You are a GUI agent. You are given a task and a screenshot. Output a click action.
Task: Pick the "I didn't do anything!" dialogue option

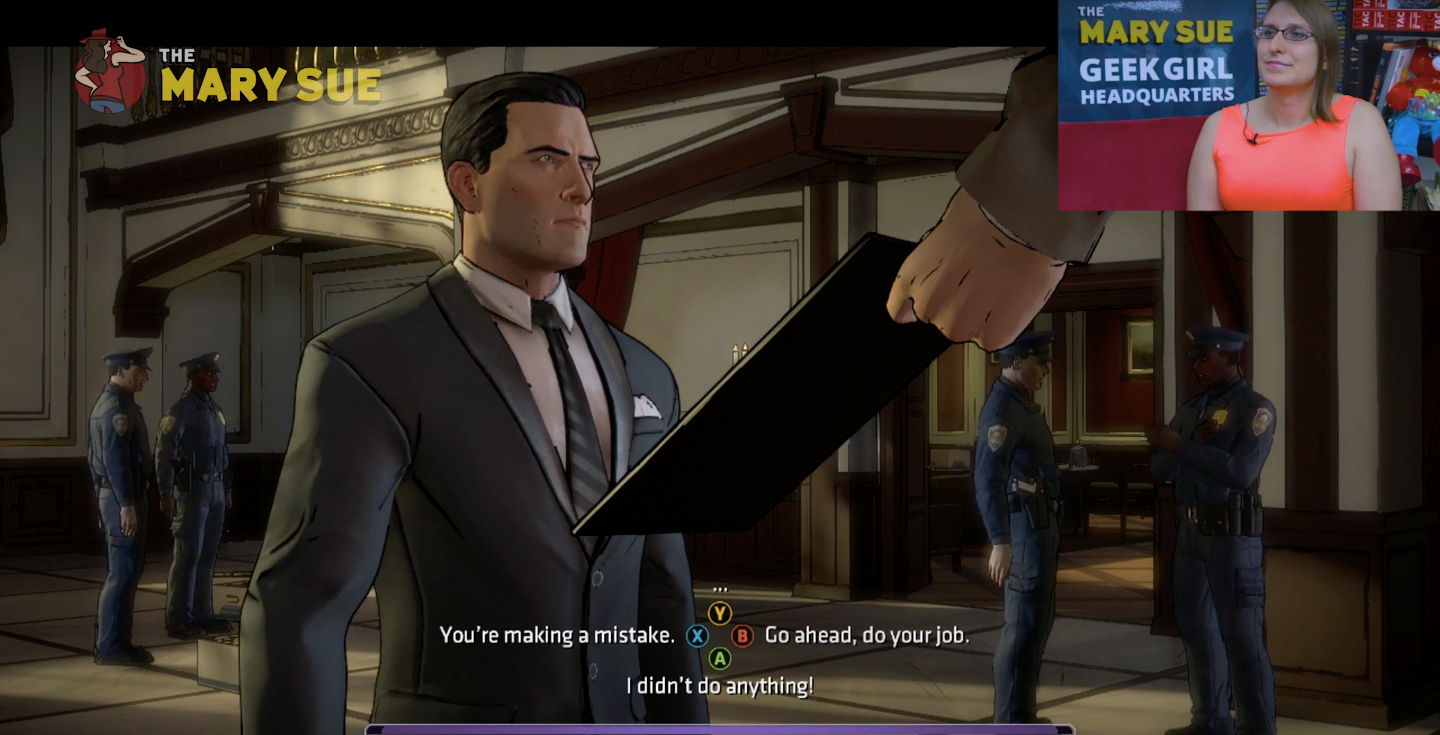pos(719,686)
